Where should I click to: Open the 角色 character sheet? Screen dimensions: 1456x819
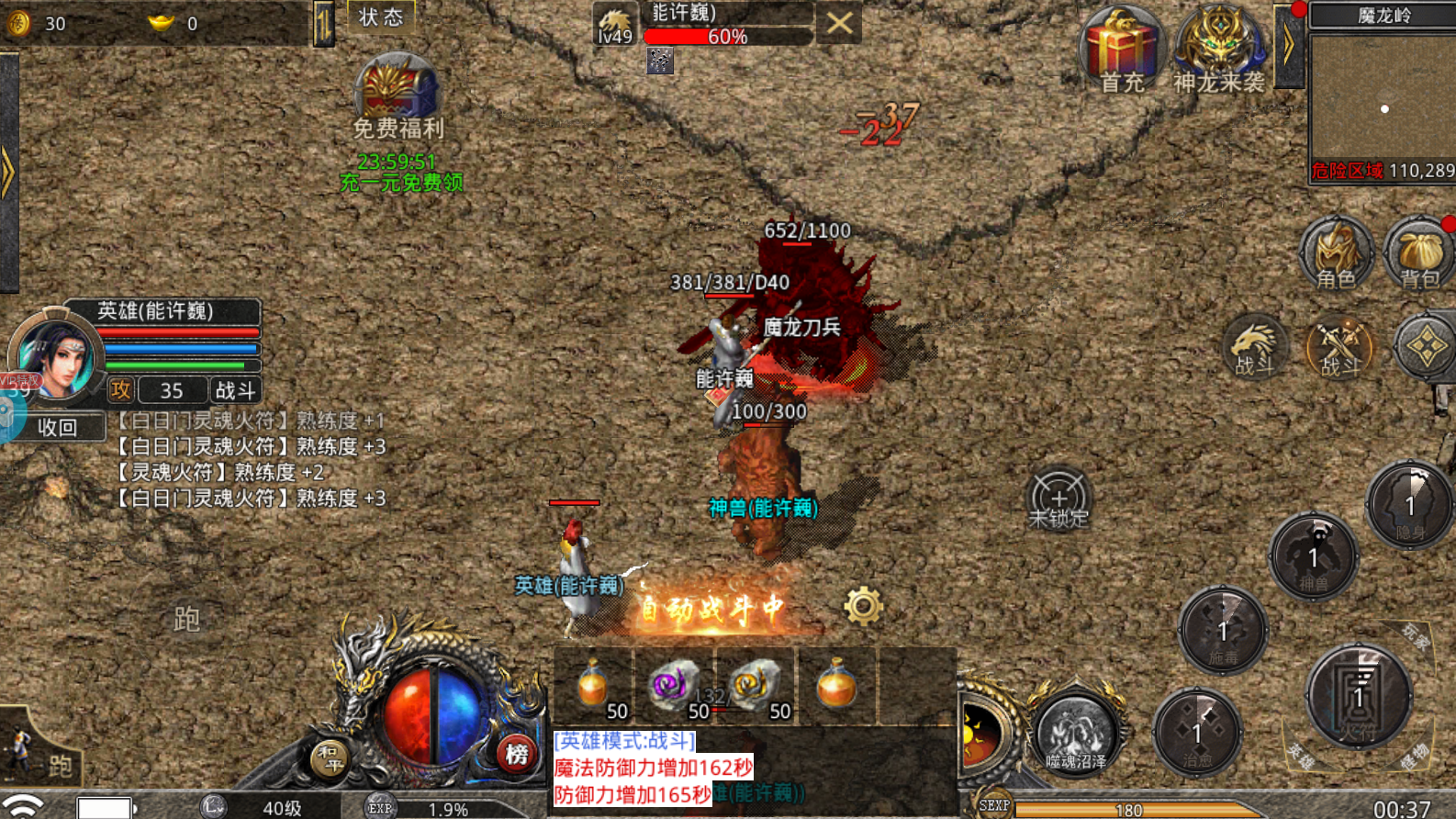coord(1336,254)
